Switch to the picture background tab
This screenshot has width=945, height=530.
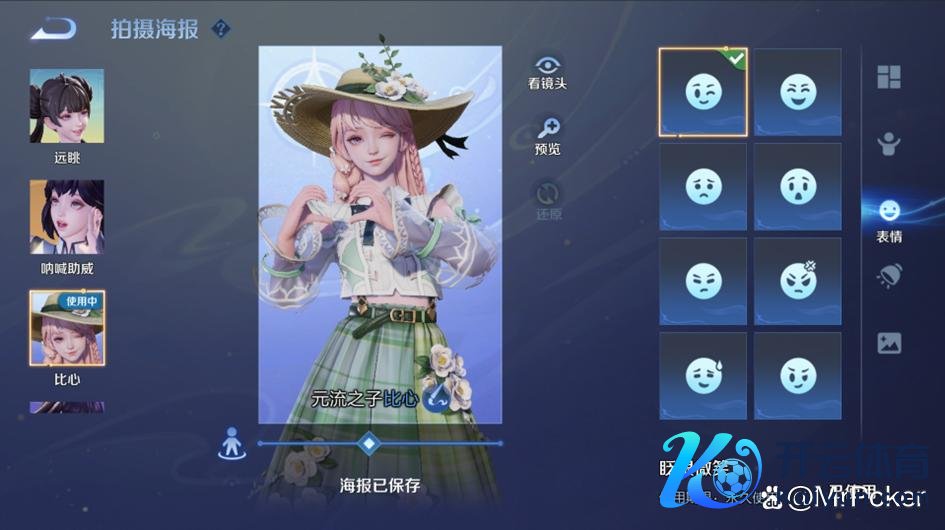pyautogui.click(x=889, y=343)
